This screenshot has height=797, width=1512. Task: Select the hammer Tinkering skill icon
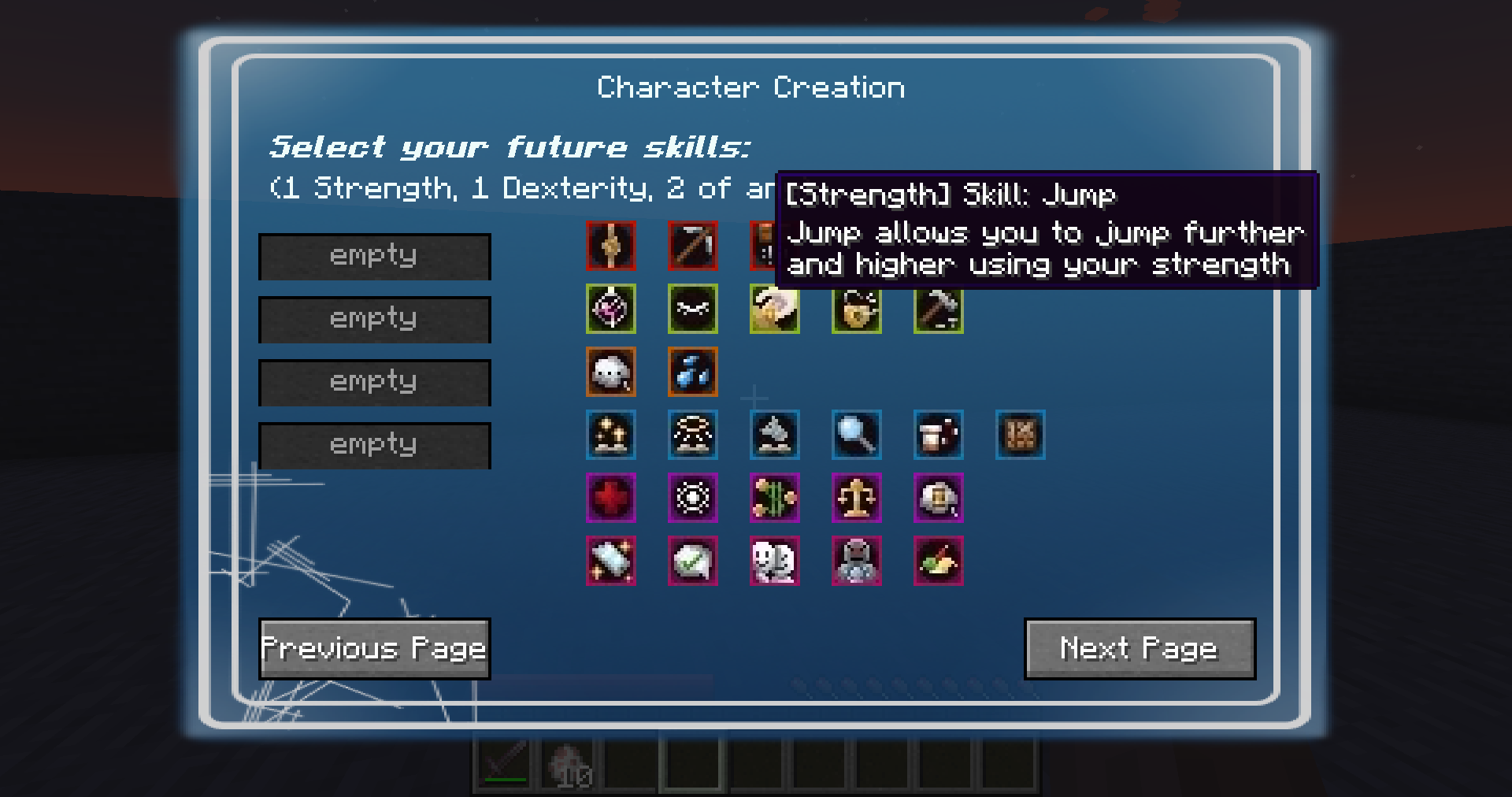point(939,310)
